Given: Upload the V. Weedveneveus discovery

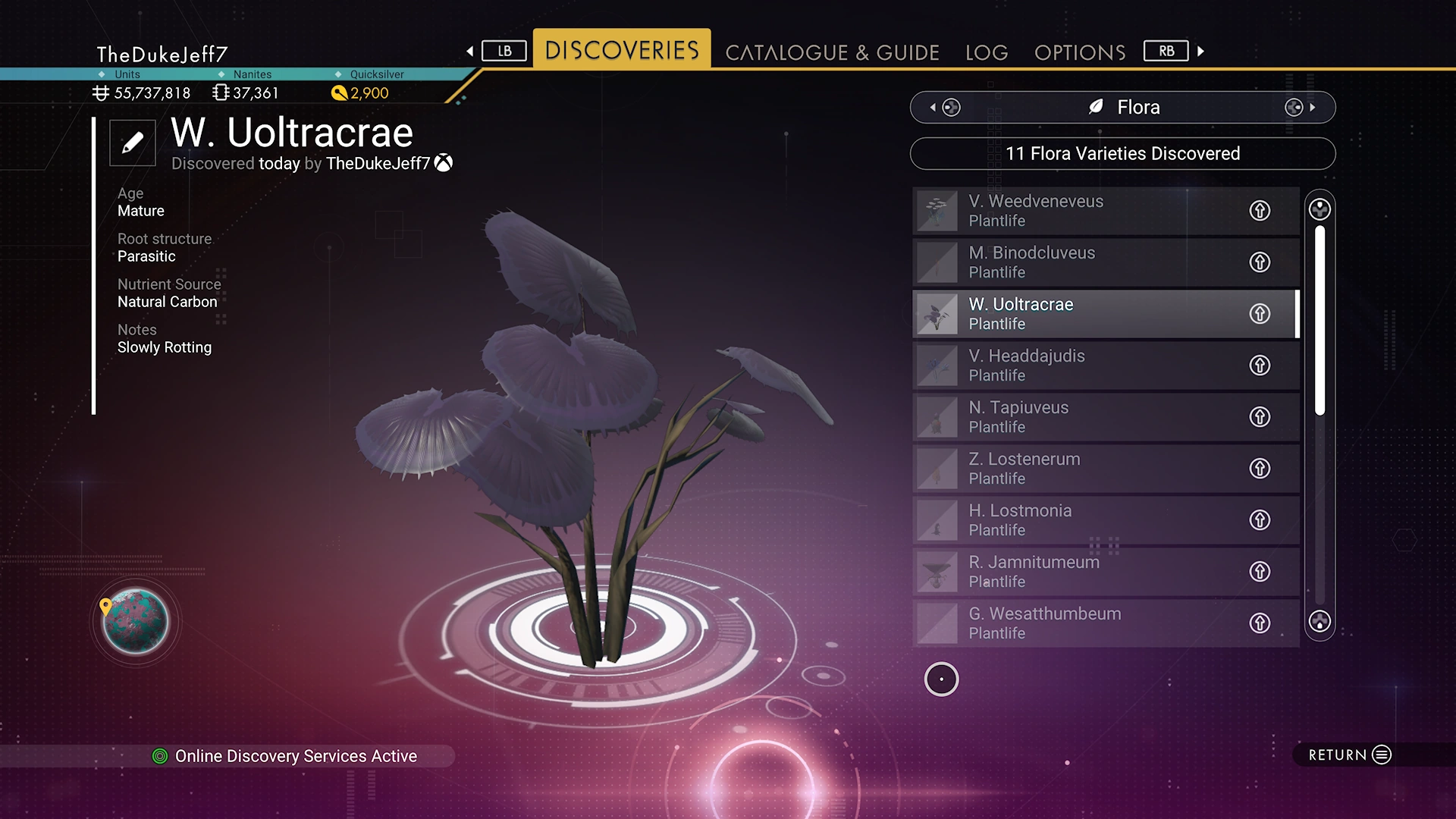Looking at the screenshot, I should click(x=1260, y=211).
